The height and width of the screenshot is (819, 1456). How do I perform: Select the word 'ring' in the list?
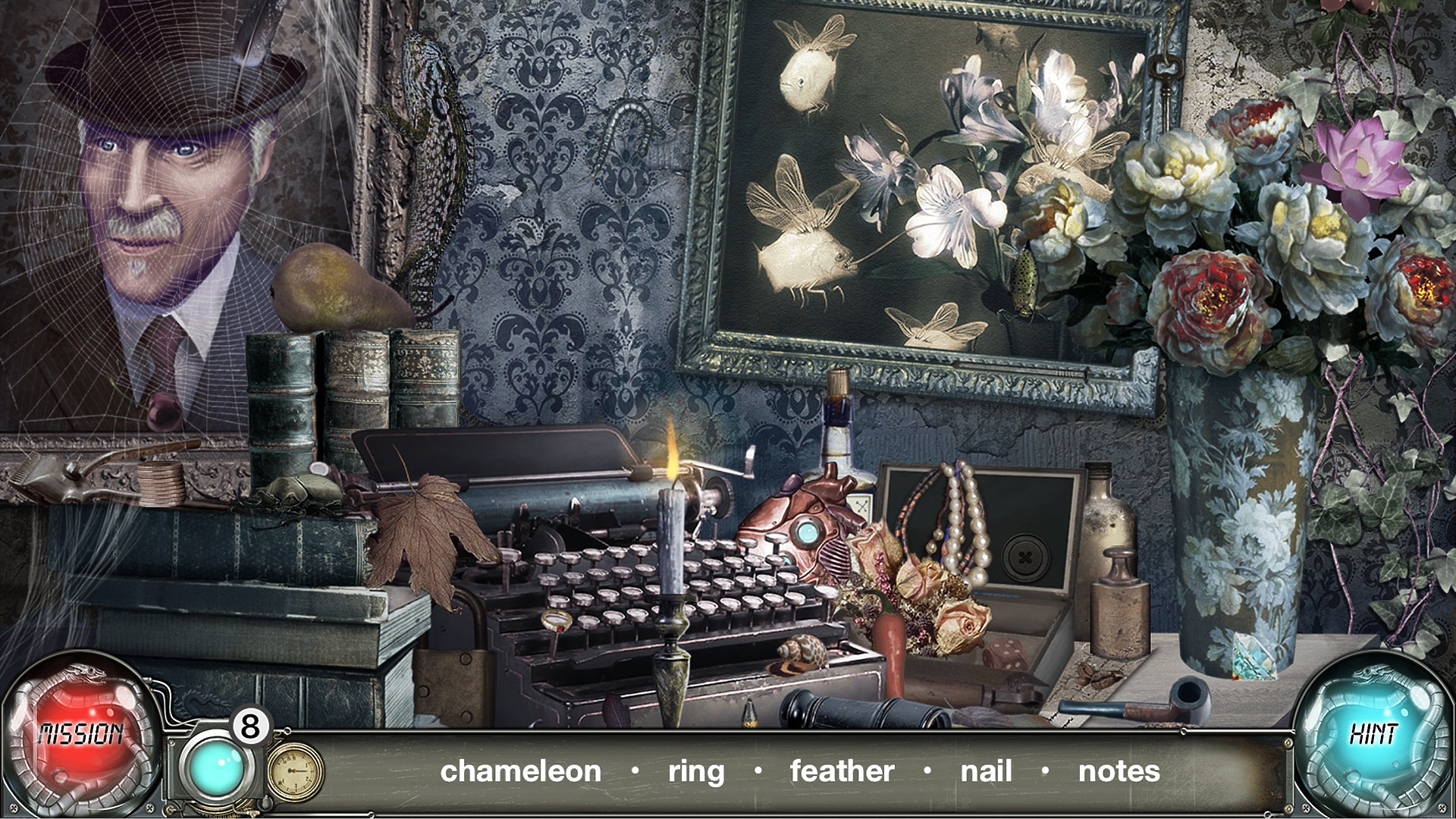(x=695, y=771)
